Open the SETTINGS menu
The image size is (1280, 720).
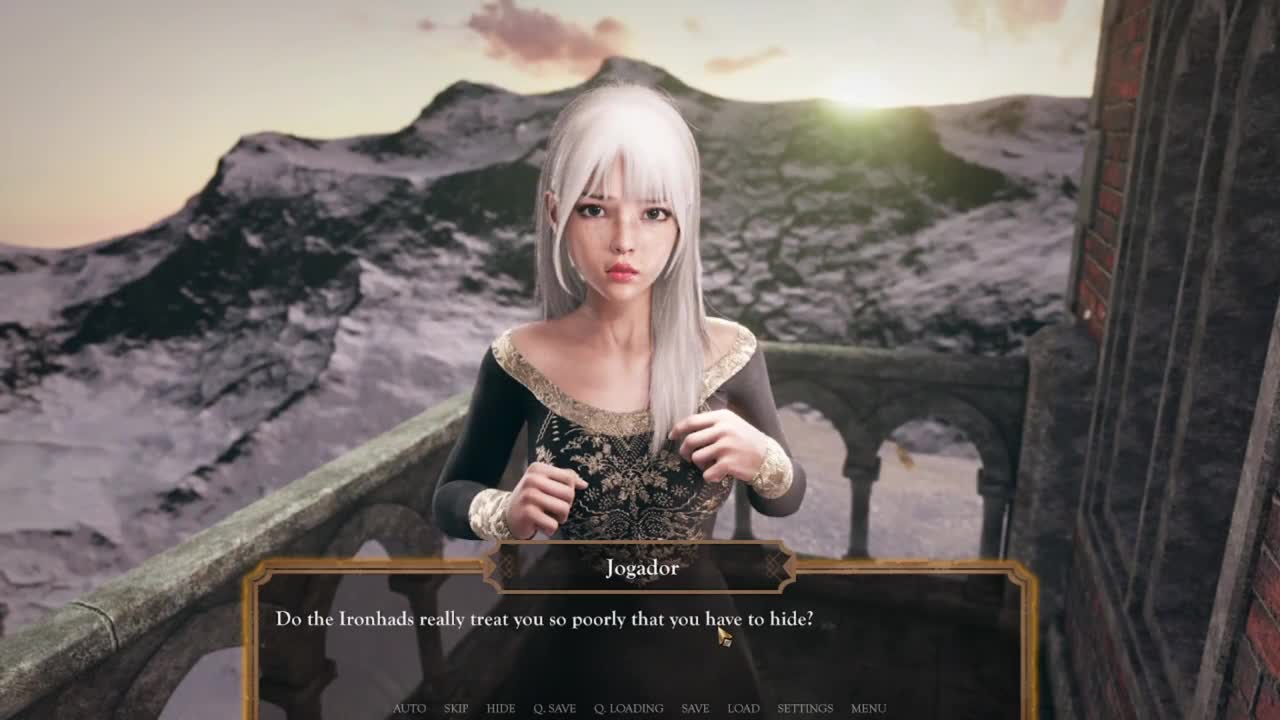click(805, 708)
